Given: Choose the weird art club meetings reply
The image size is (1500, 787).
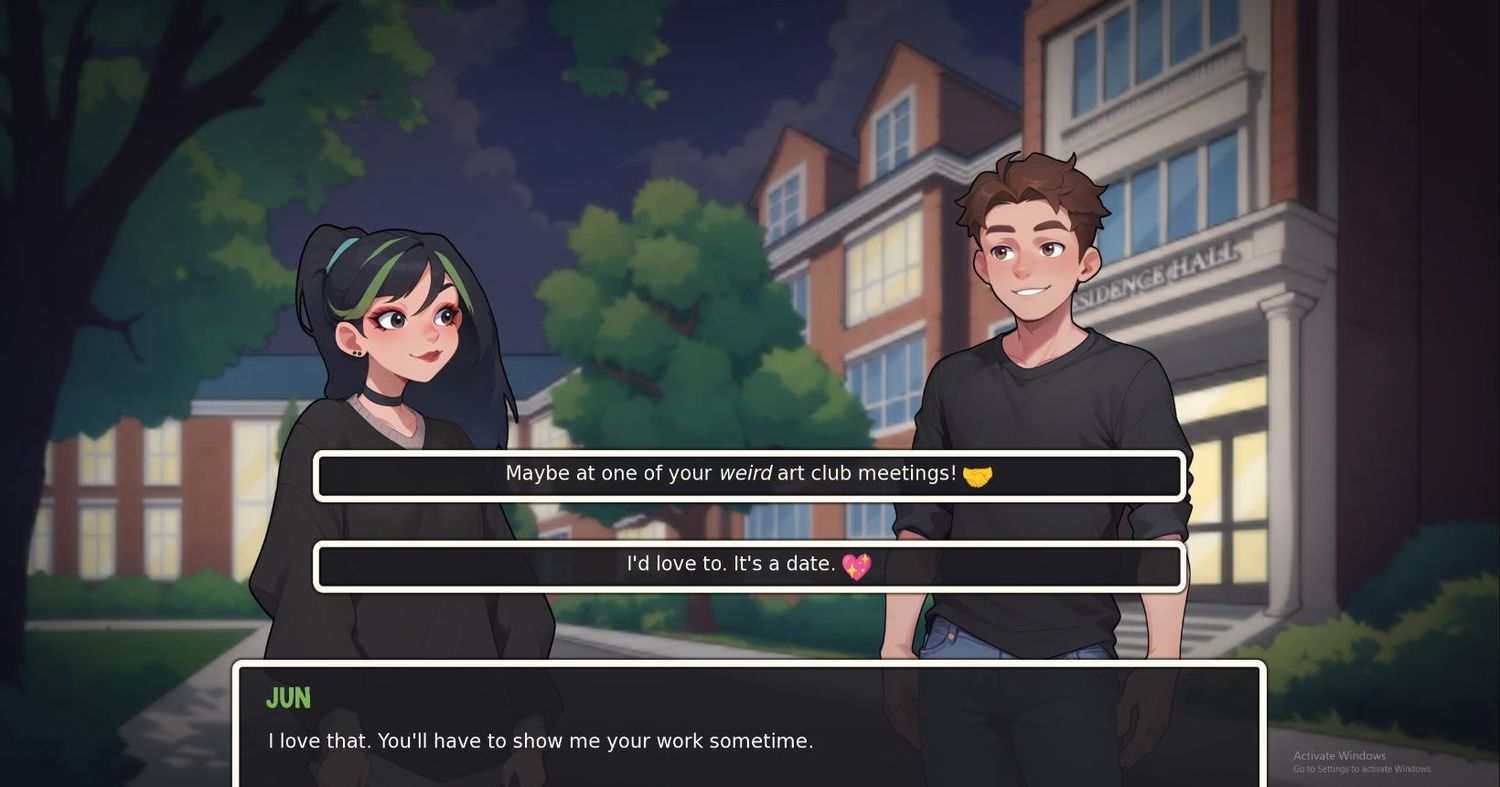Looking at the screenshot, I should point(749,475).
